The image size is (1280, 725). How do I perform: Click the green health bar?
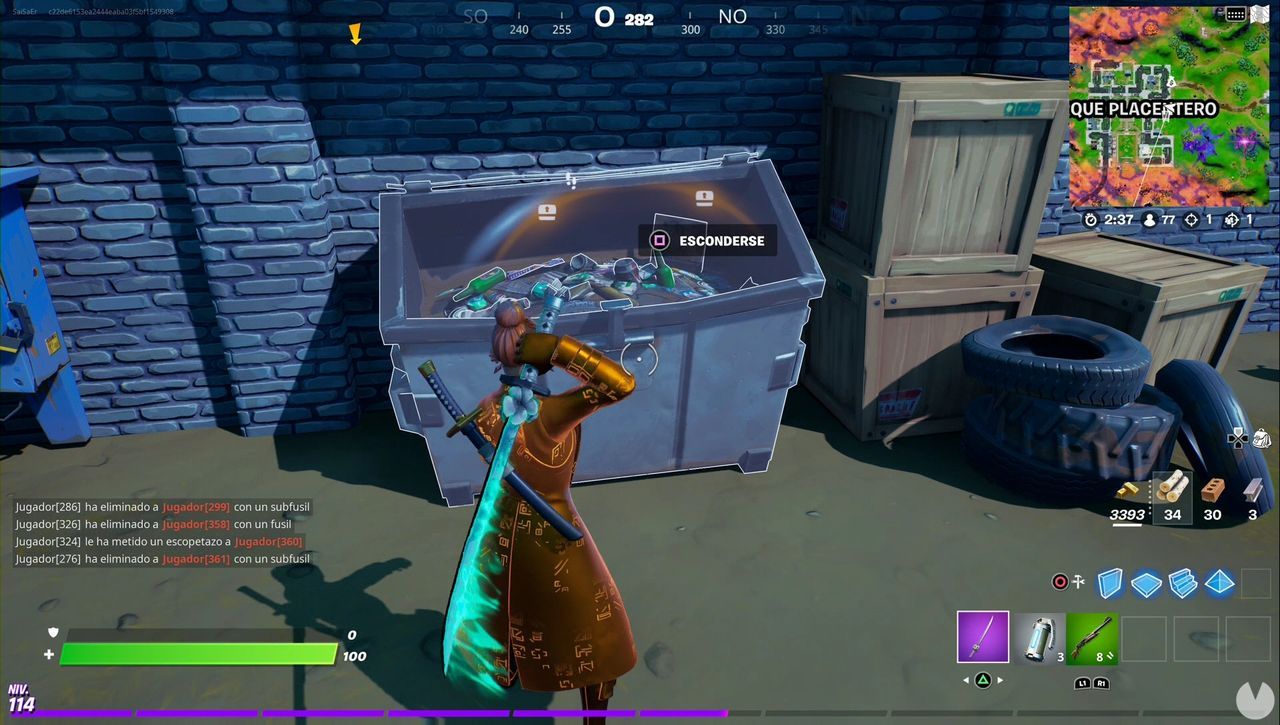coord(200,655)
